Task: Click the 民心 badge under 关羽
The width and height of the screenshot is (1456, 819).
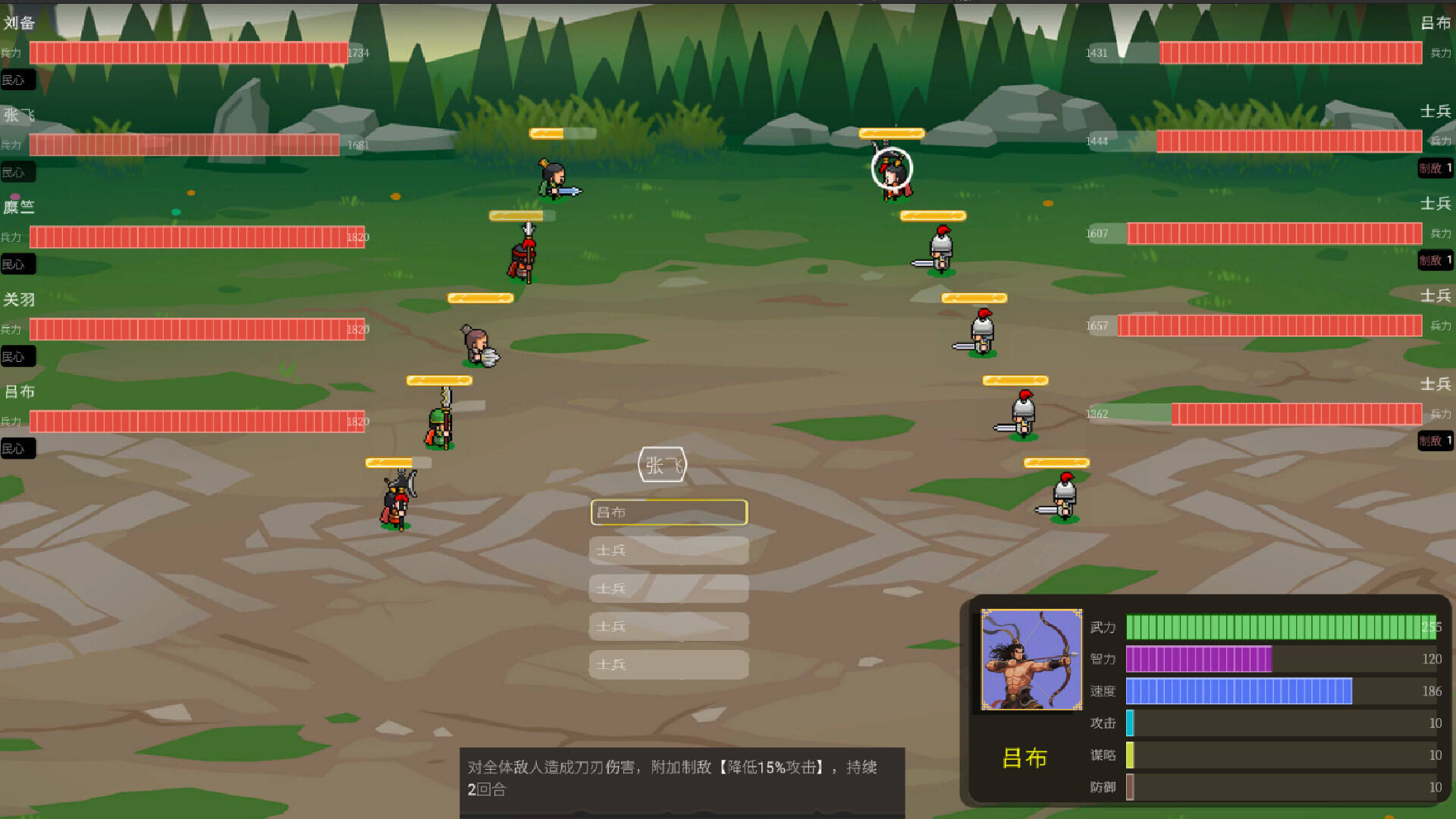Action: (x=18, y=356)
